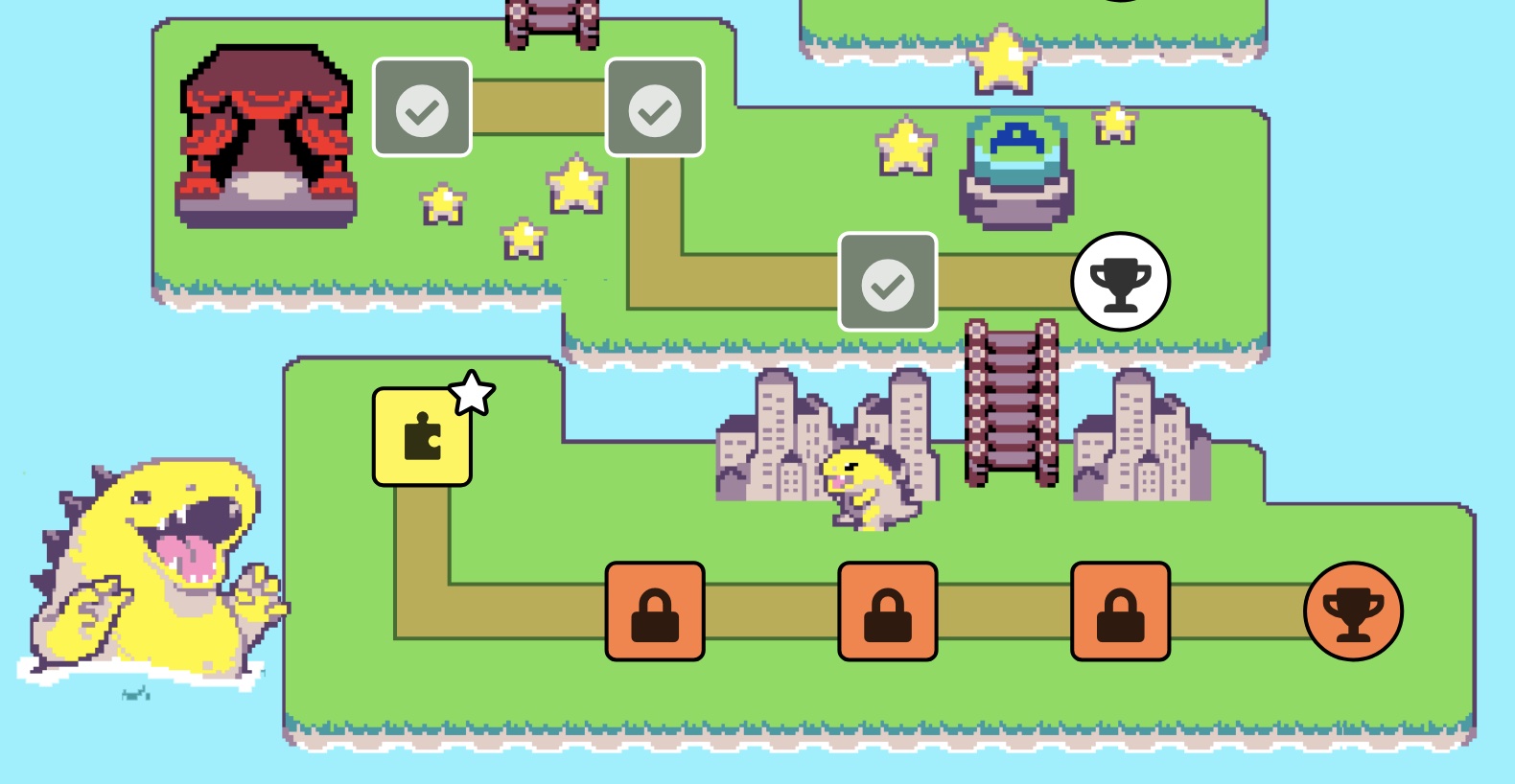Select the middle locked level tile
This screenshot has height=784, width=1515.
coord(888,611)
